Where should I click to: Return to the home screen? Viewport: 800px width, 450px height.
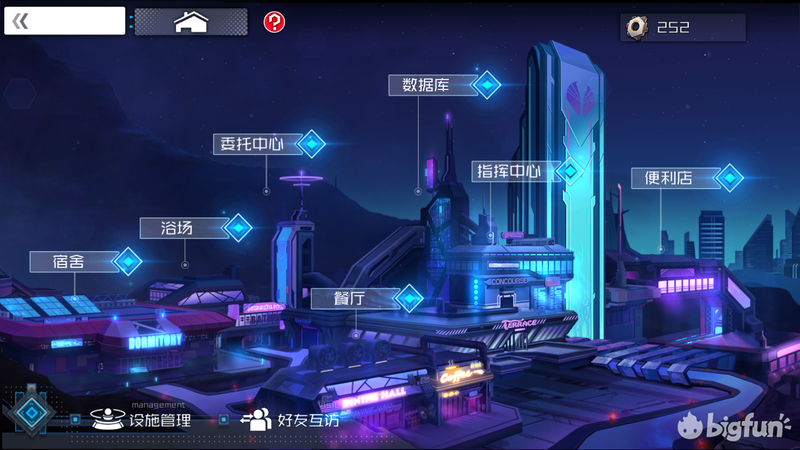coord(190,22)
